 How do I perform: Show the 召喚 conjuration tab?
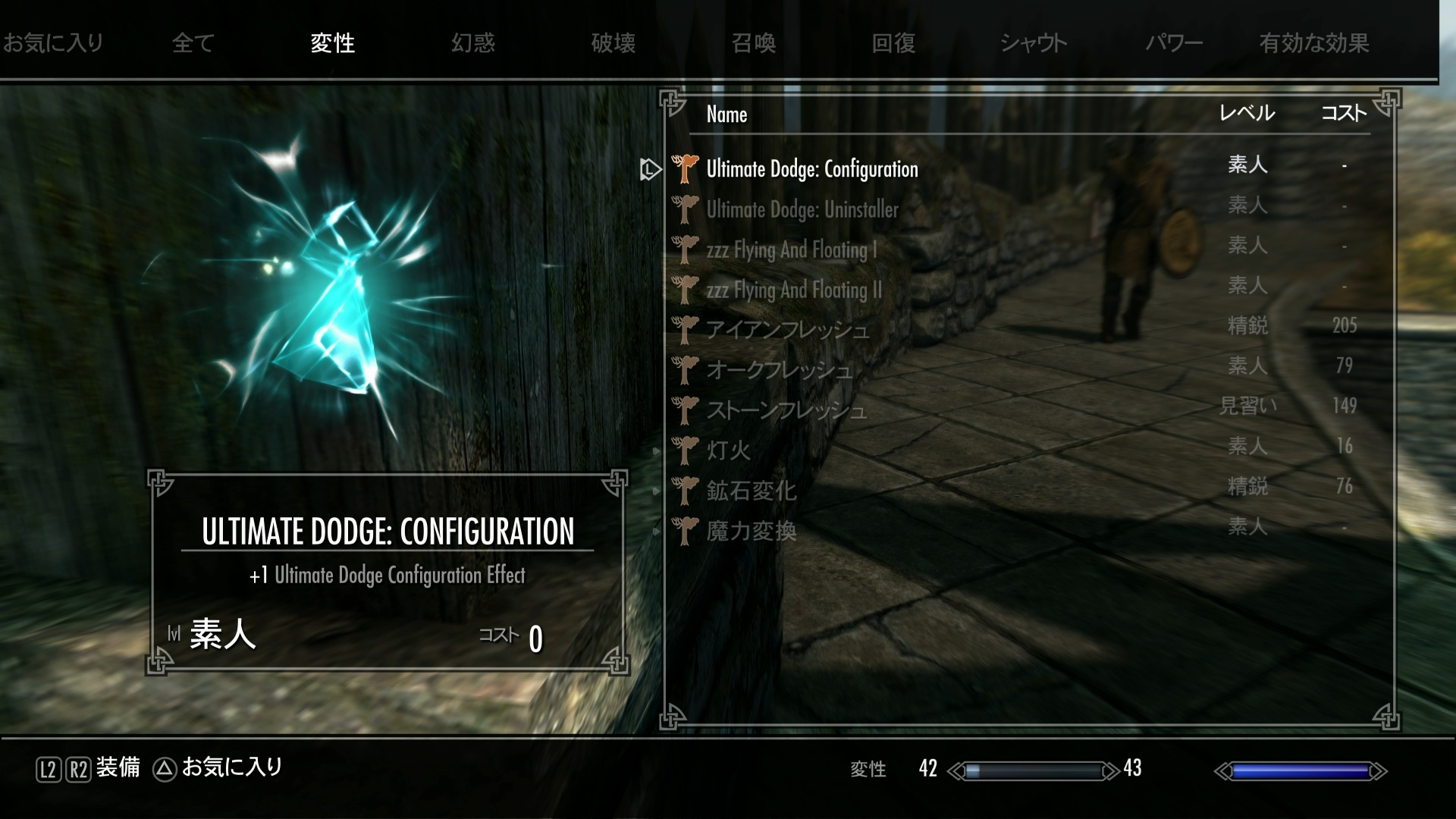(753, 43)
